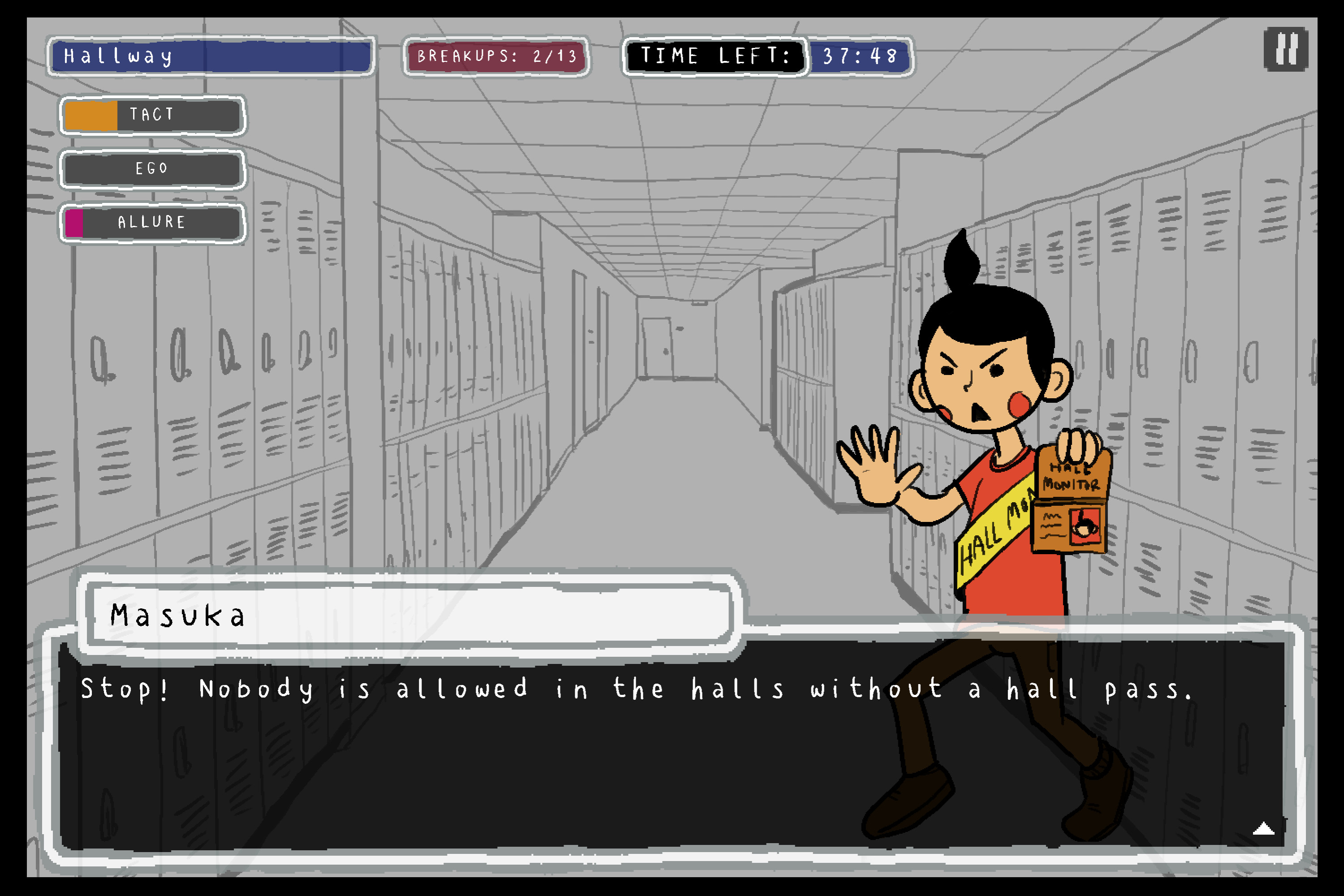Click the Breakups 2/13 counter badge
The image size is (1344, 896).
496,56
